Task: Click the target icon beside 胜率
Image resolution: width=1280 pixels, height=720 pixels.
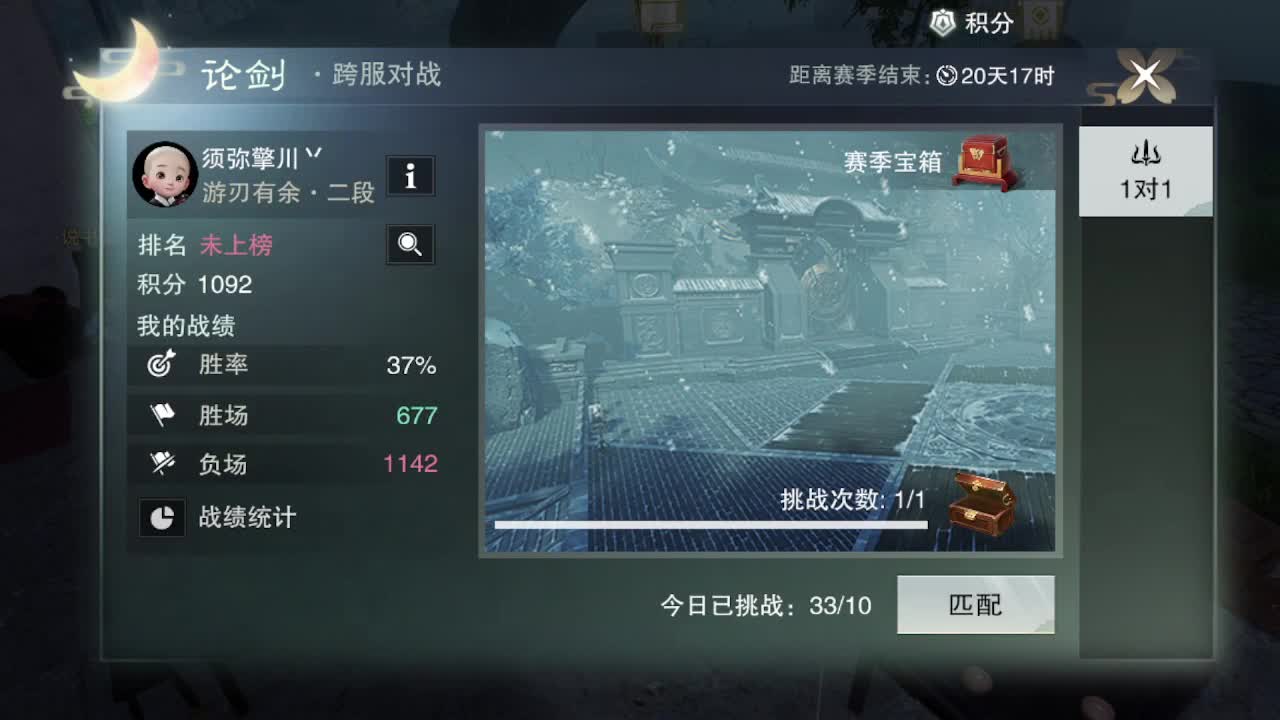Action: (x=162, y=366)
